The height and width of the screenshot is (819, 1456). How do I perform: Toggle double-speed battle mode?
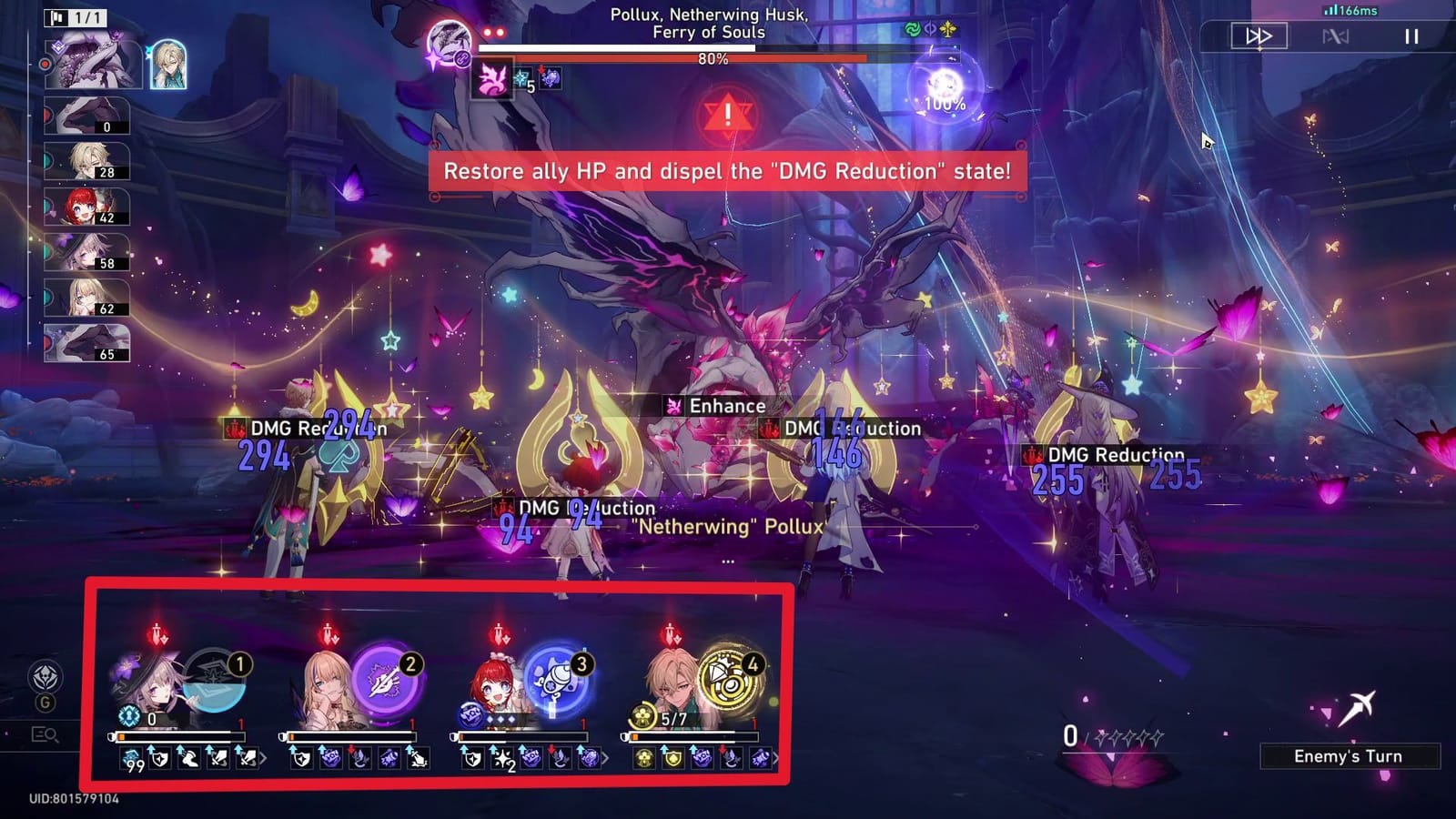tap(1260, 36)
